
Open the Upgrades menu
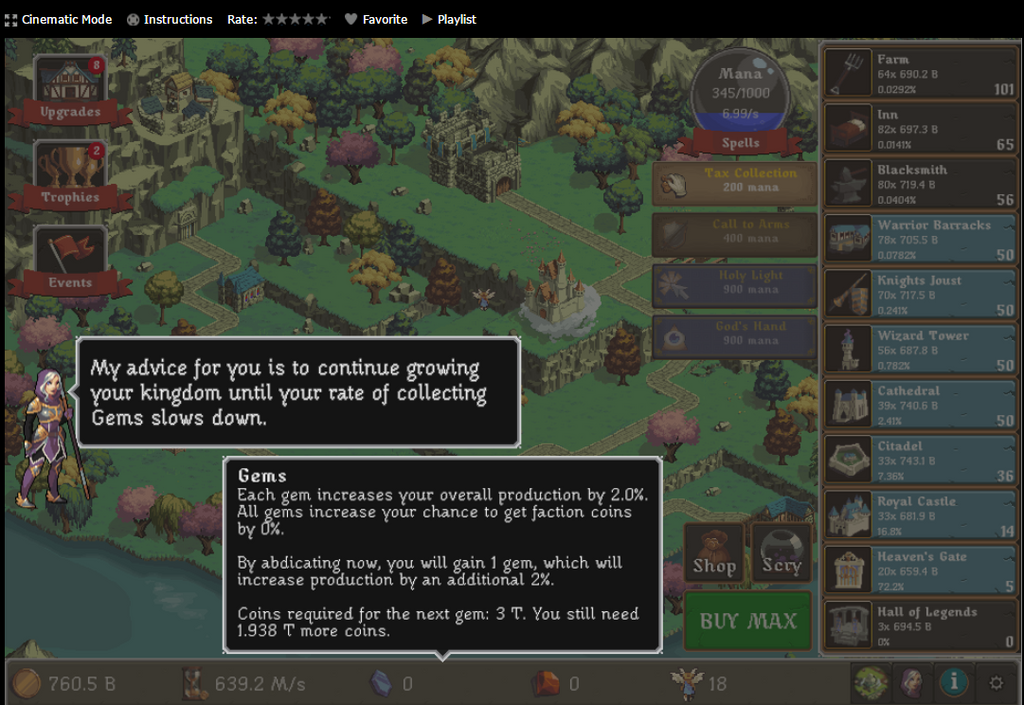tap(70, 90)
